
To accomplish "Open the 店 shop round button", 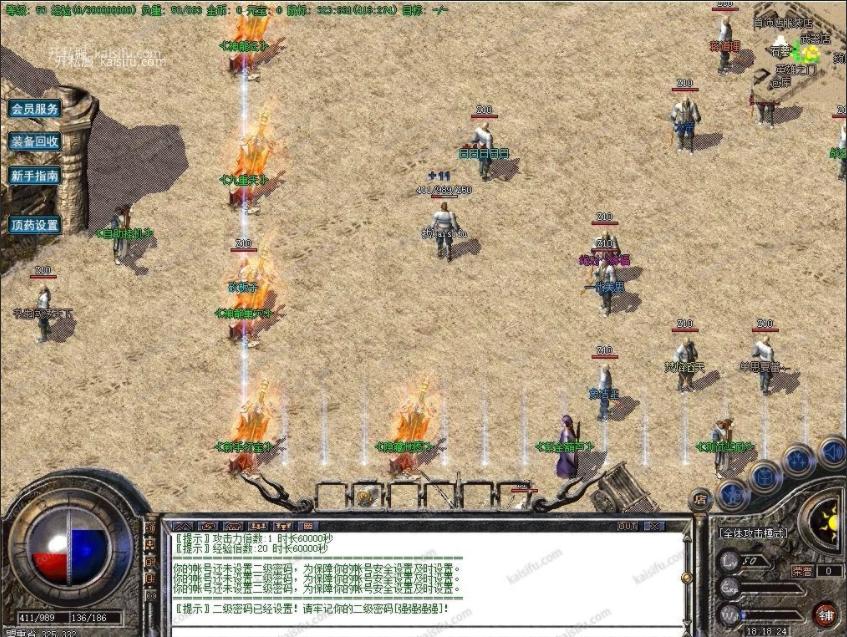I will [700, 498].
